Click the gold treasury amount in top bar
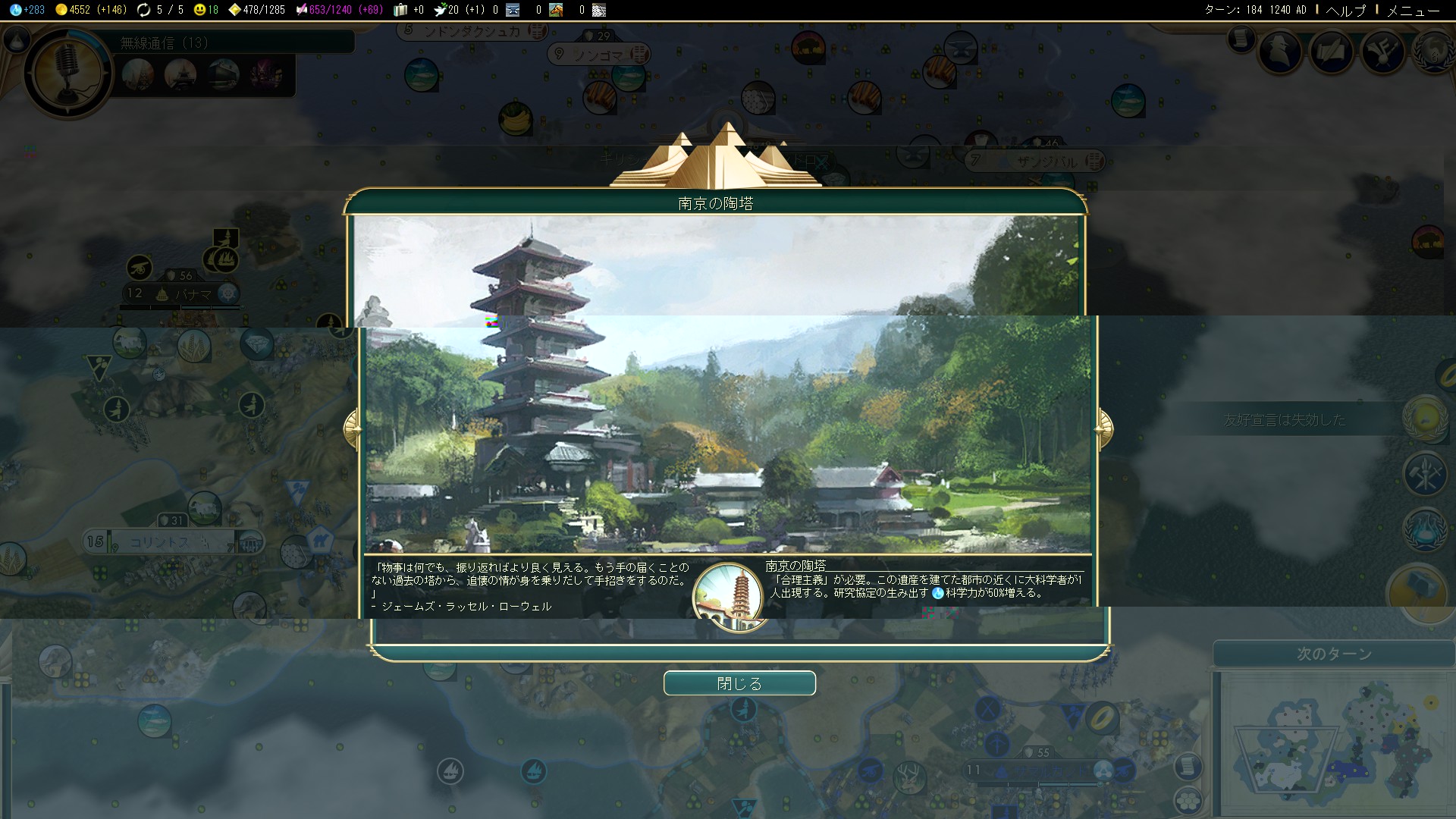Image resolution: width=1456 pixels, height=819 pixels. [x=80, y=10]
